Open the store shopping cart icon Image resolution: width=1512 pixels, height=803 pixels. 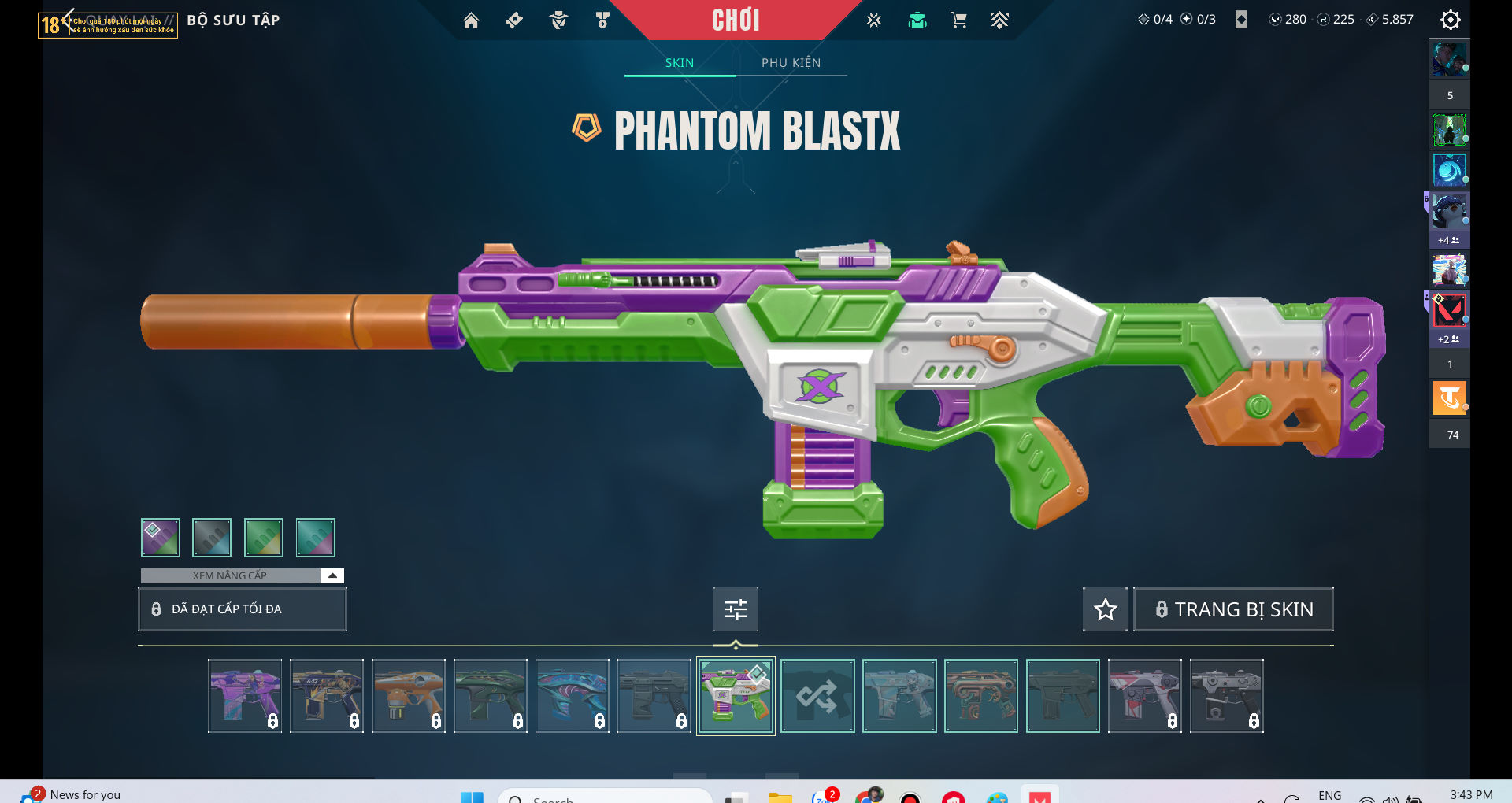click(958, 20)
